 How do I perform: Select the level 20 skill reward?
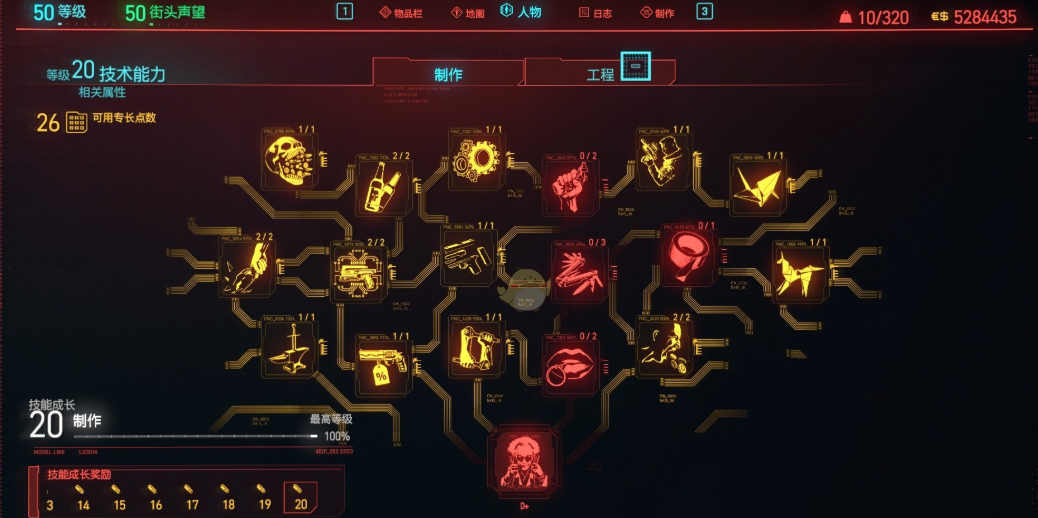(302, 498)
